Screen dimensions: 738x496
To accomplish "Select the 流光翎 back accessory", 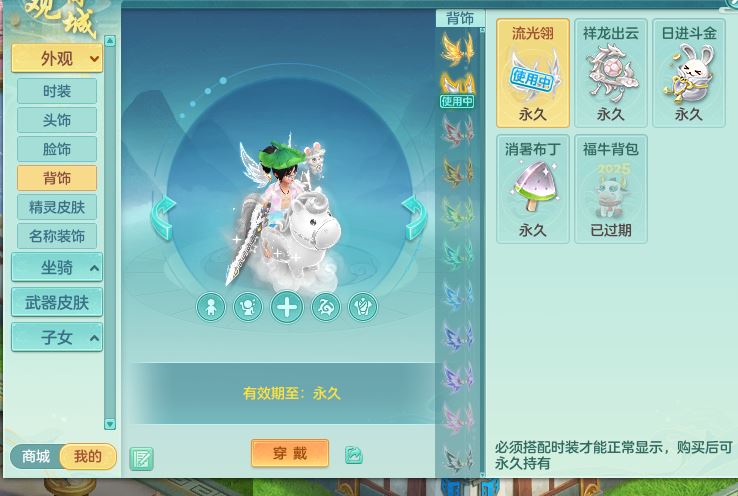I will [533, 73].
